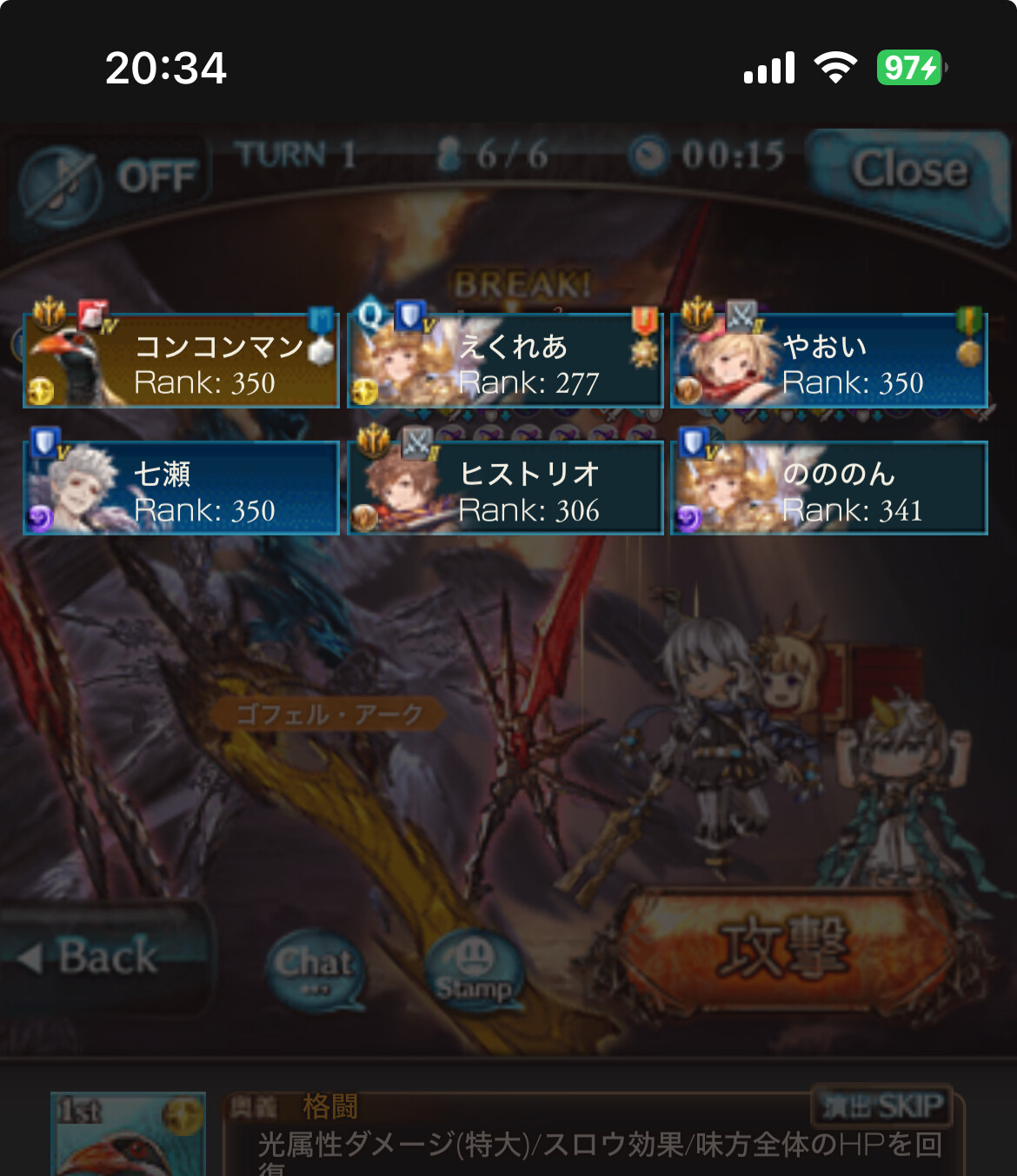Toggle the 演出SKIP animation skip
The width and height of the screenshot is (1017, 1176).
(x=881, y=1106)
